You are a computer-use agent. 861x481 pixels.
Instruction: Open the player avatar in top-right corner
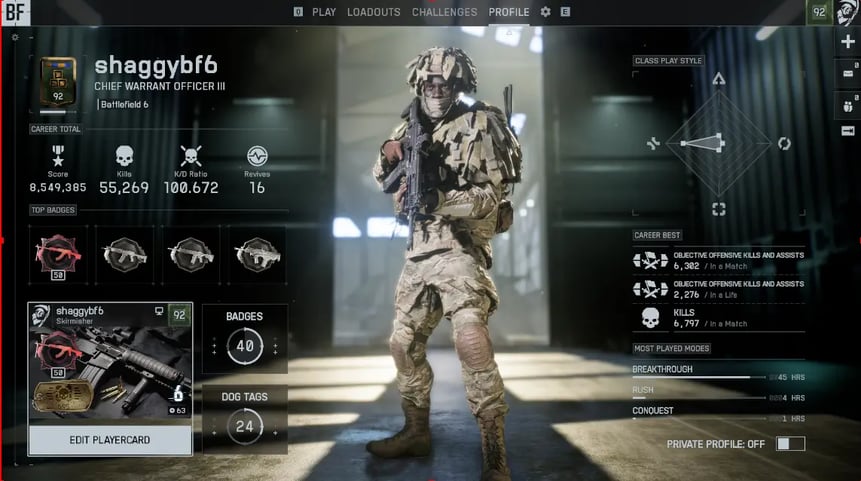[847, 12]
